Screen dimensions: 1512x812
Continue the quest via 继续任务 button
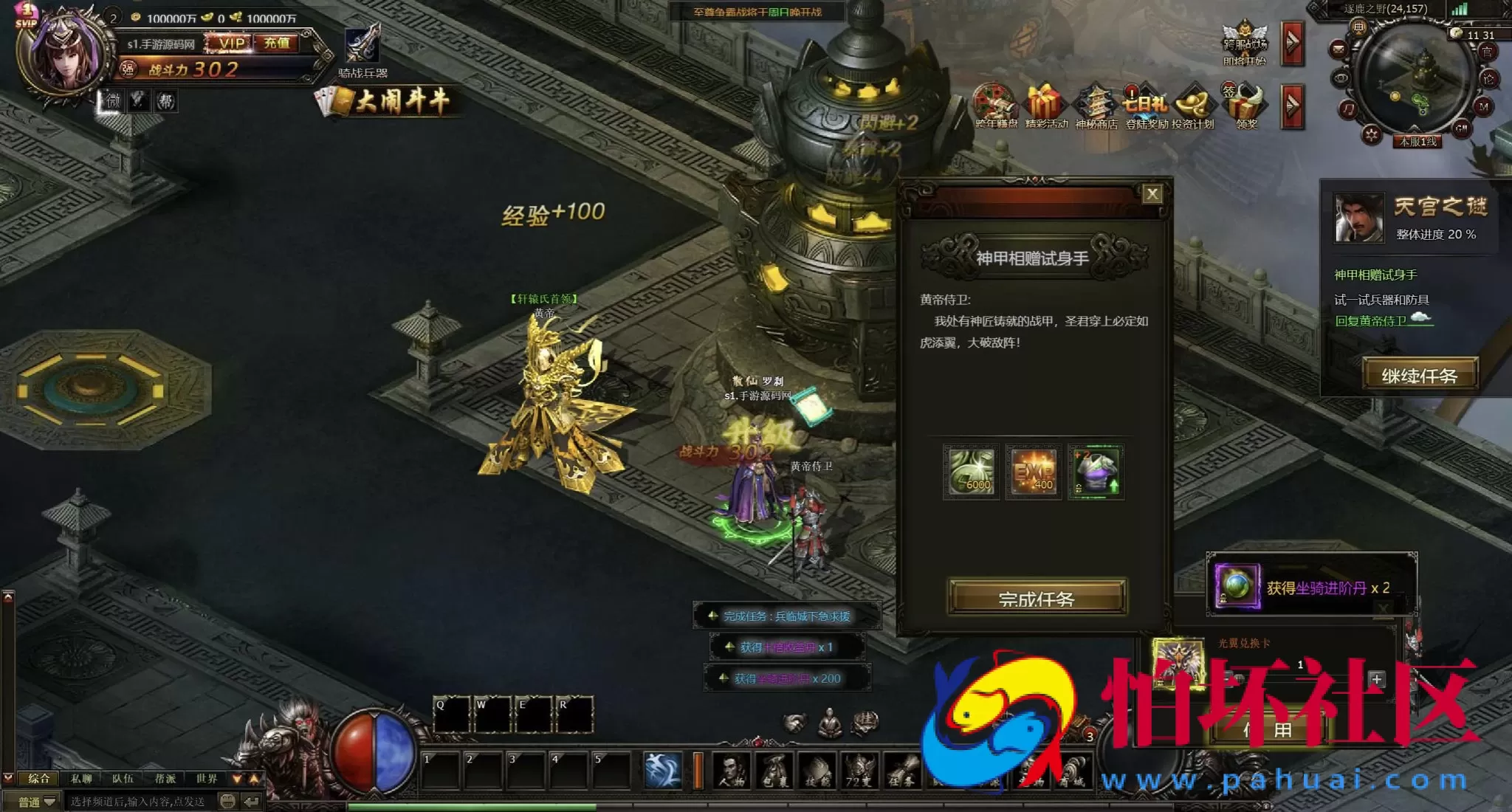tap(1419, 375)
